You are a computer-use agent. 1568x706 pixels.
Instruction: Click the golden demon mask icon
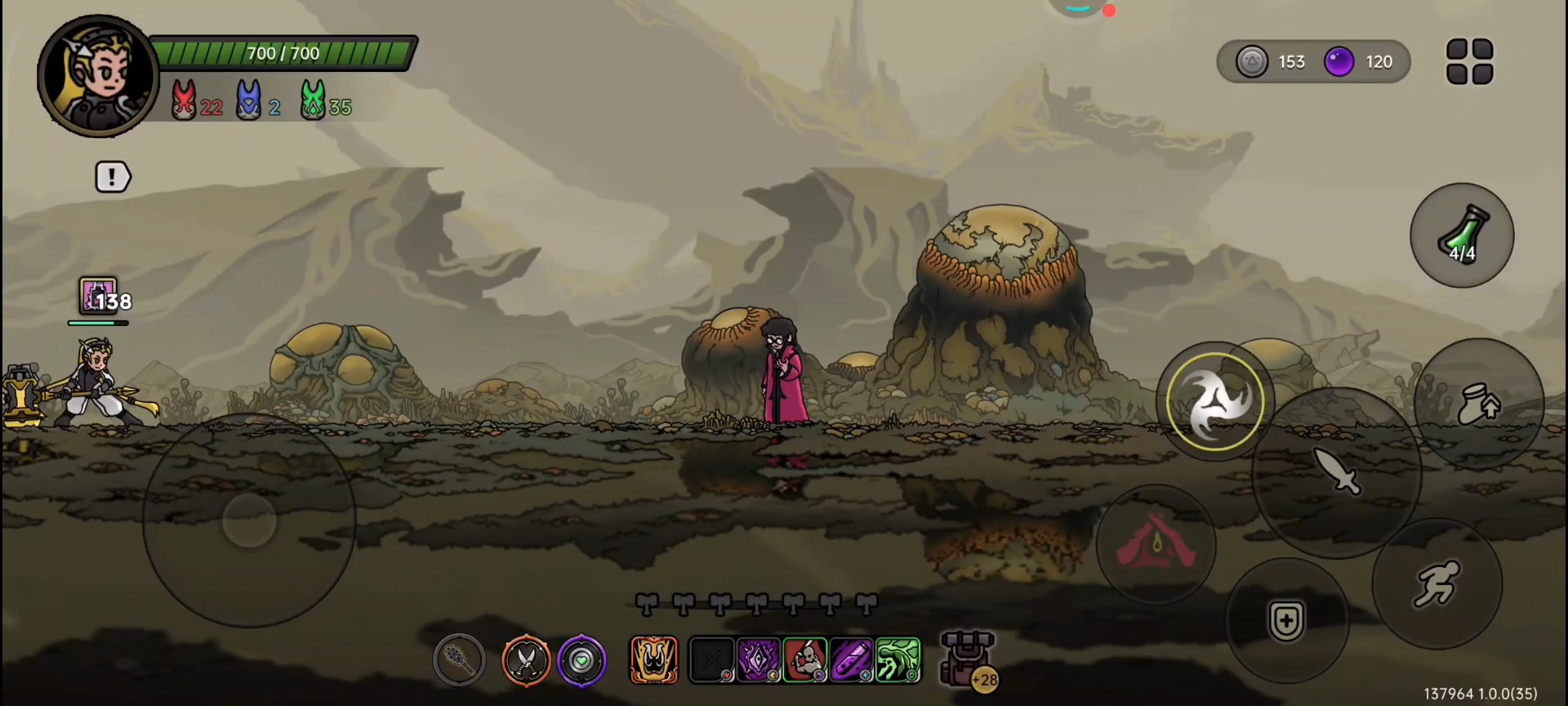(653, 659)
